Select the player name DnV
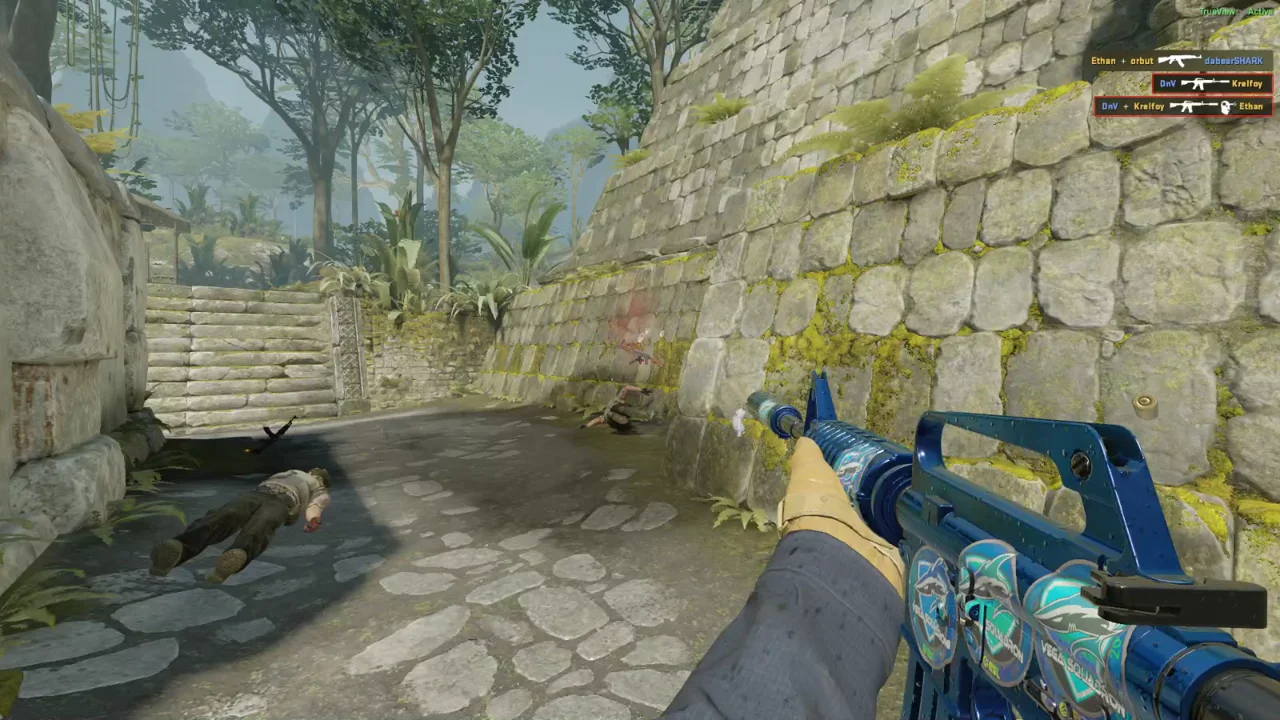The width and height of the screenshot is (1280, 720). point(1168,83)
